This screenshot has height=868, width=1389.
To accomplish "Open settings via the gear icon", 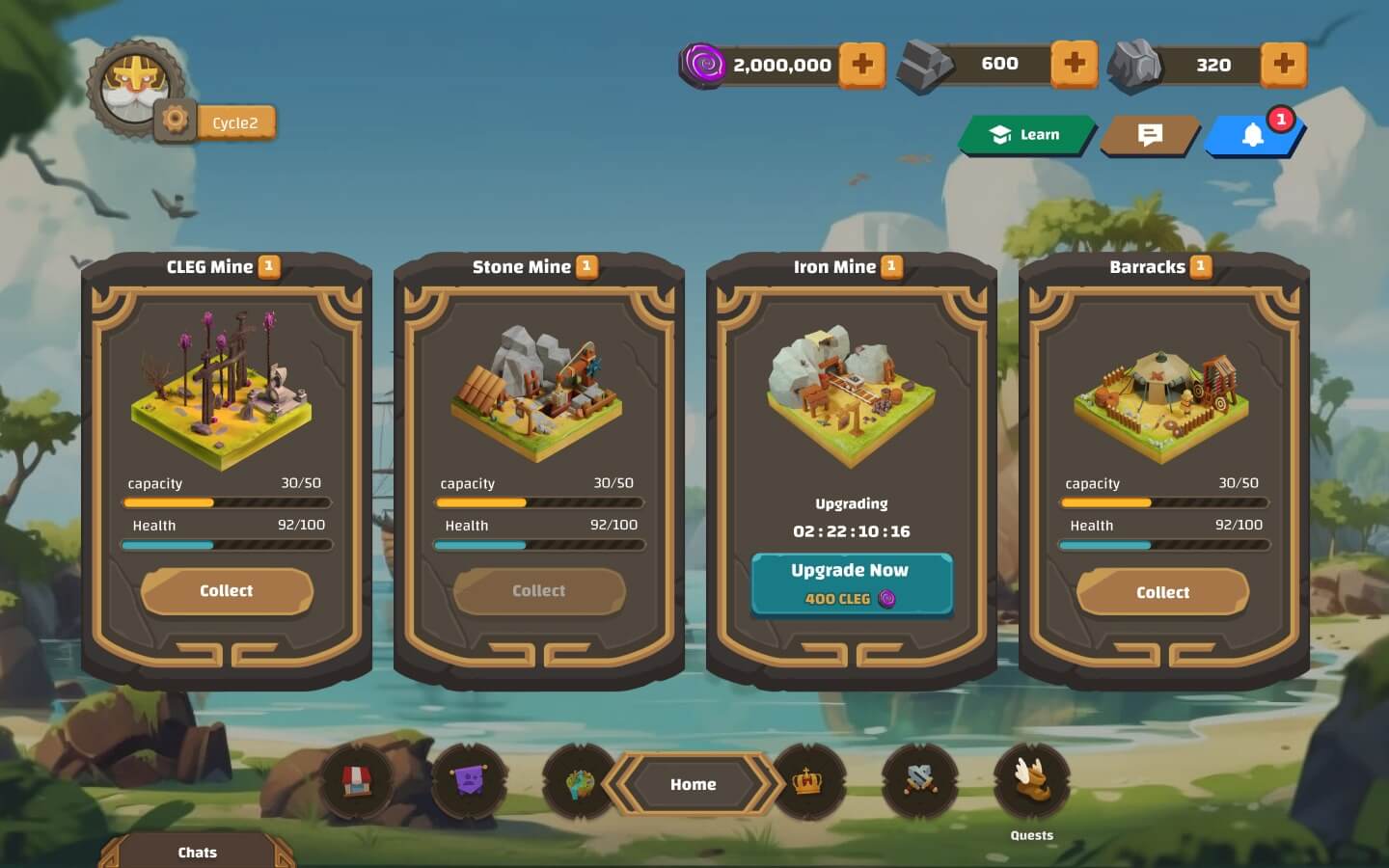I will (x=175, y=121).
